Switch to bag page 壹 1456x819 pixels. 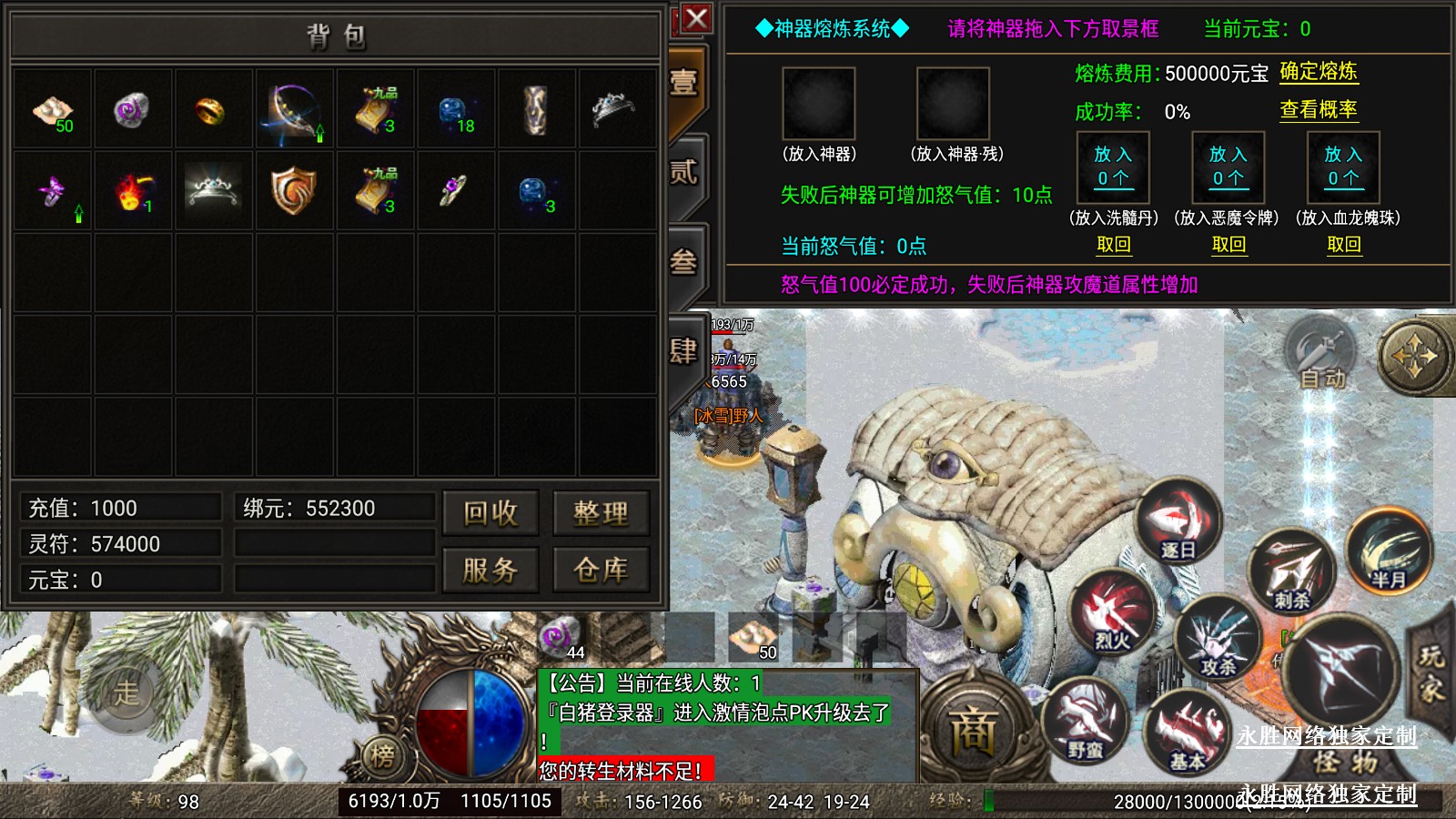pos(684,84)
